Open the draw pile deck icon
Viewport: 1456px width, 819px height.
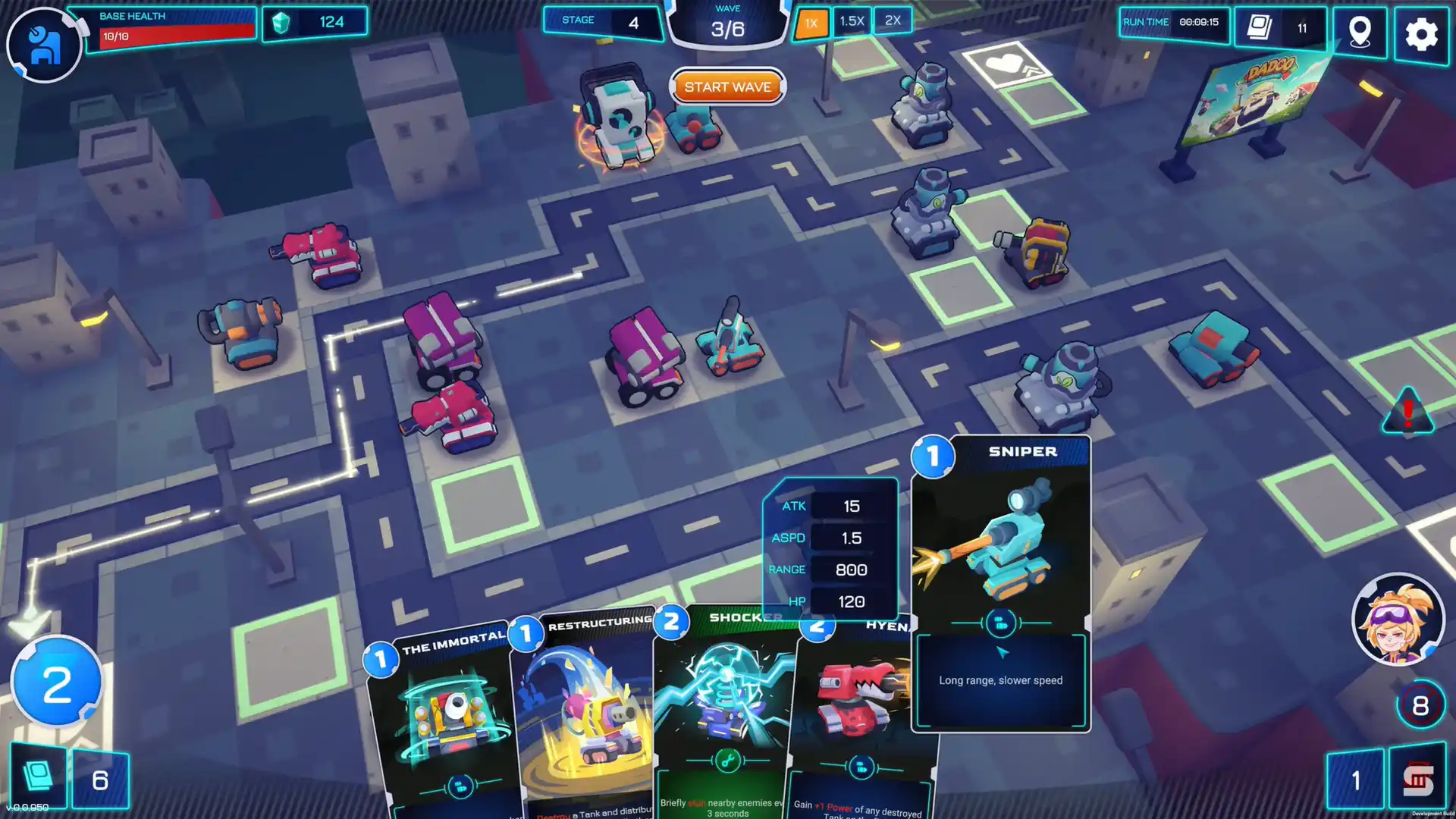38,778
